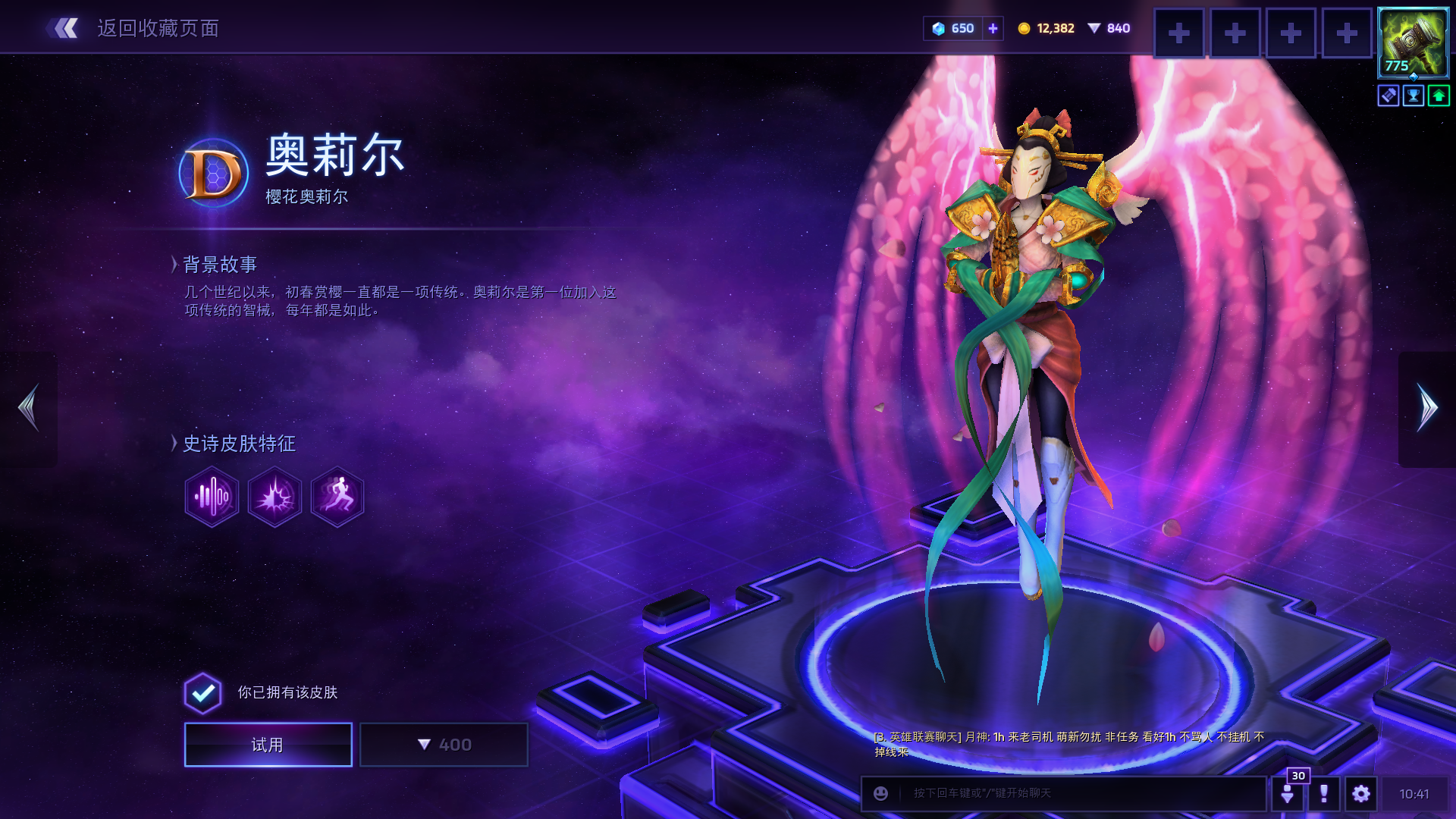Click the exclamation mark notification icon
Image resolution: width=1456 pixels, height=819 pixels.
(x=1323, y=793)
